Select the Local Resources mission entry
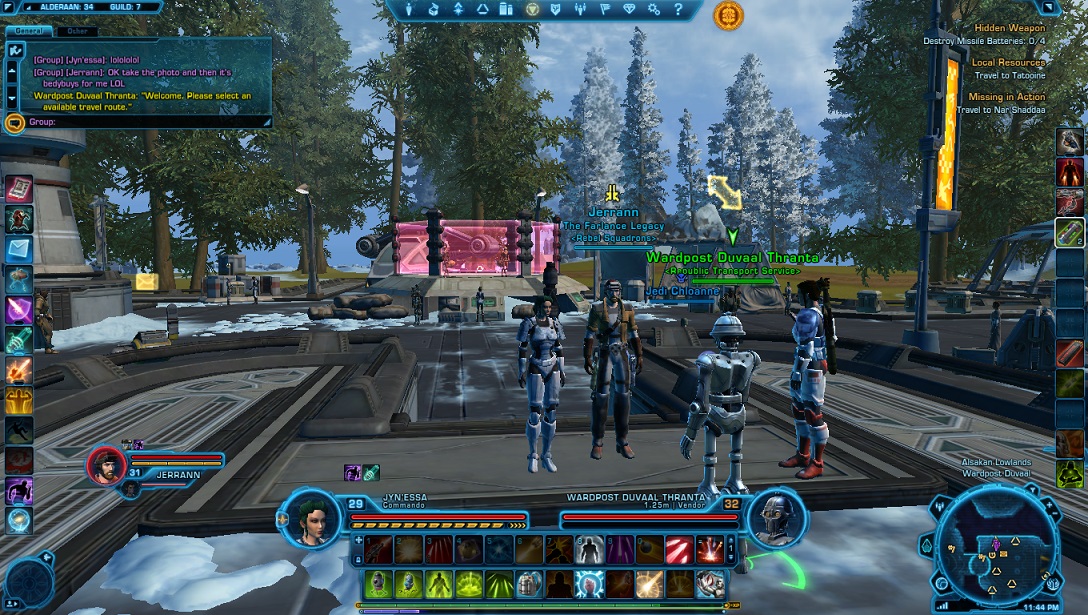This screenshot has width=1088, height=615. coord(1008,63)
